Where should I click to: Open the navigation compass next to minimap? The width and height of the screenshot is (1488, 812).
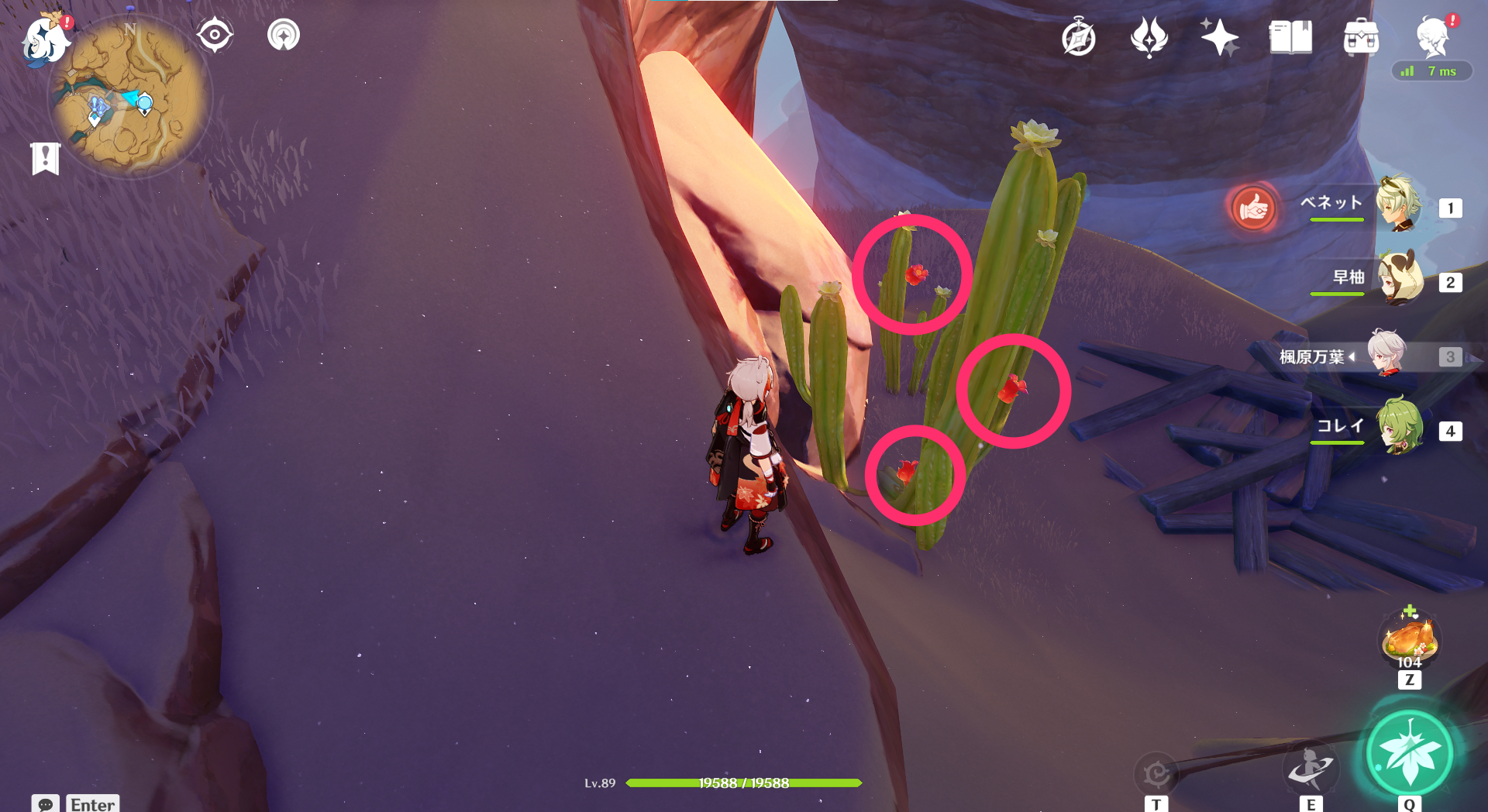(x=215, y=34)
